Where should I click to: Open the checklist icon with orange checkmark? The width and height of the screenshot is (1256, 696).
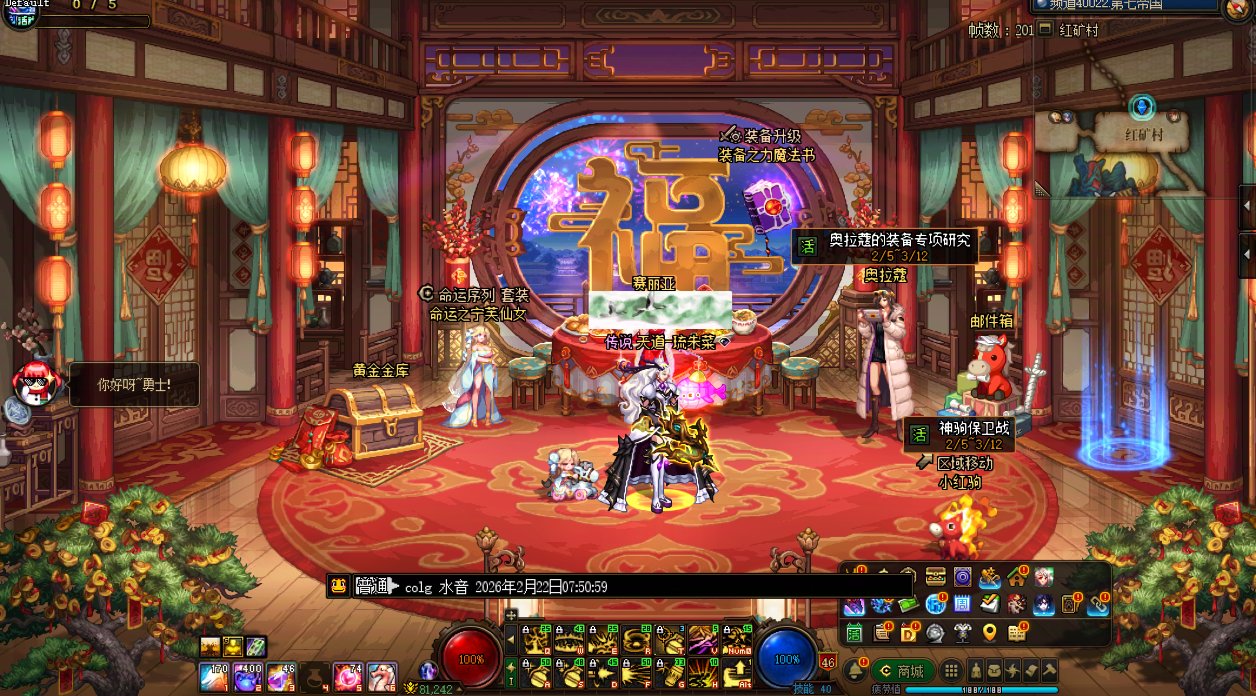(990, 604)
